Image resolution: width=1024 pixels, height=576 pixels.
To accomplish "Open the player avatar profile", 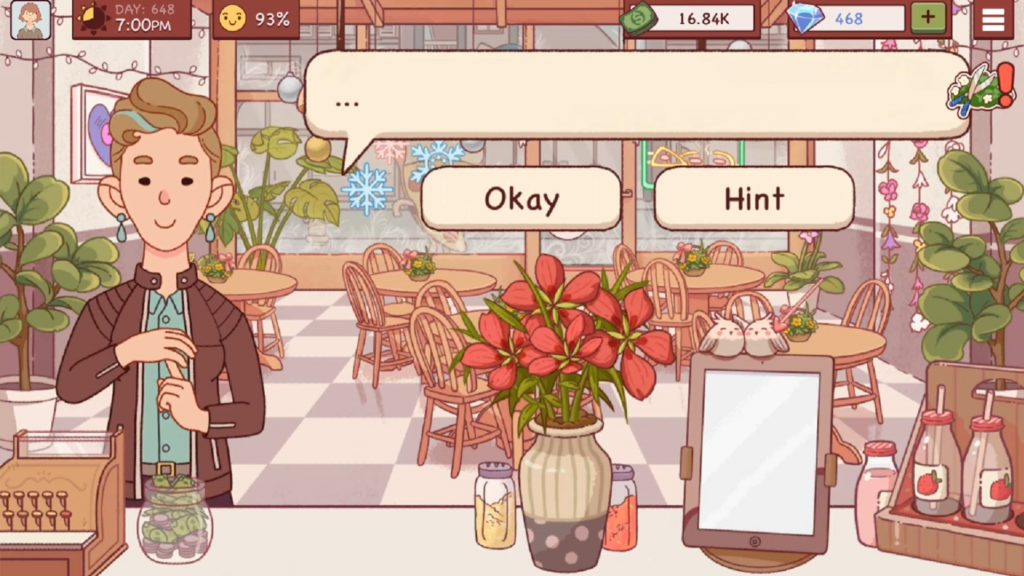I will pos(31,19).
